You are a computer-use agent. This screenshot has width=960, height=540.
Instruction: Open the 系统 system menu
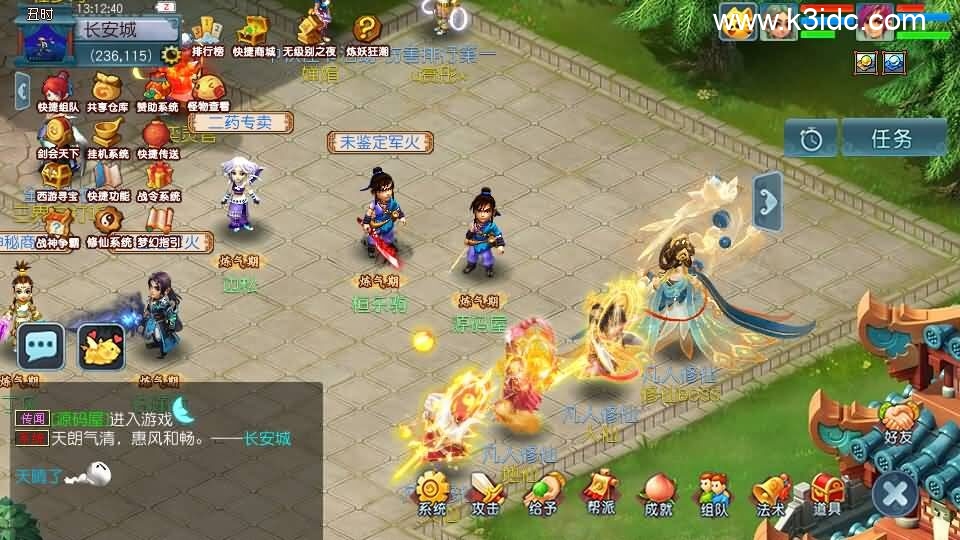[x=432, y=490]
